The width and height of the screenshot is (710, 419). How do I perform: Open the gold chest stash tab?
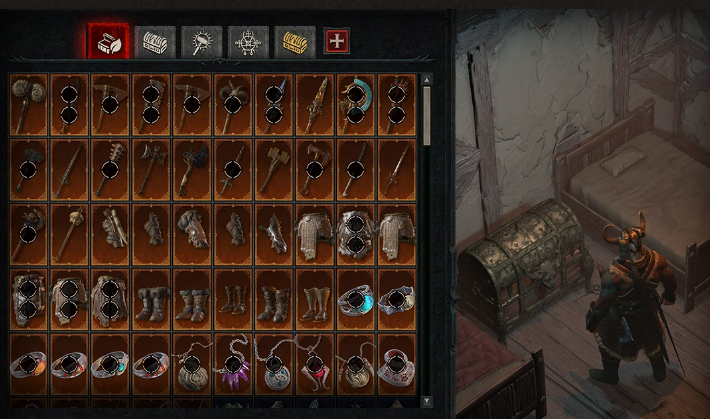pos(295,42)
